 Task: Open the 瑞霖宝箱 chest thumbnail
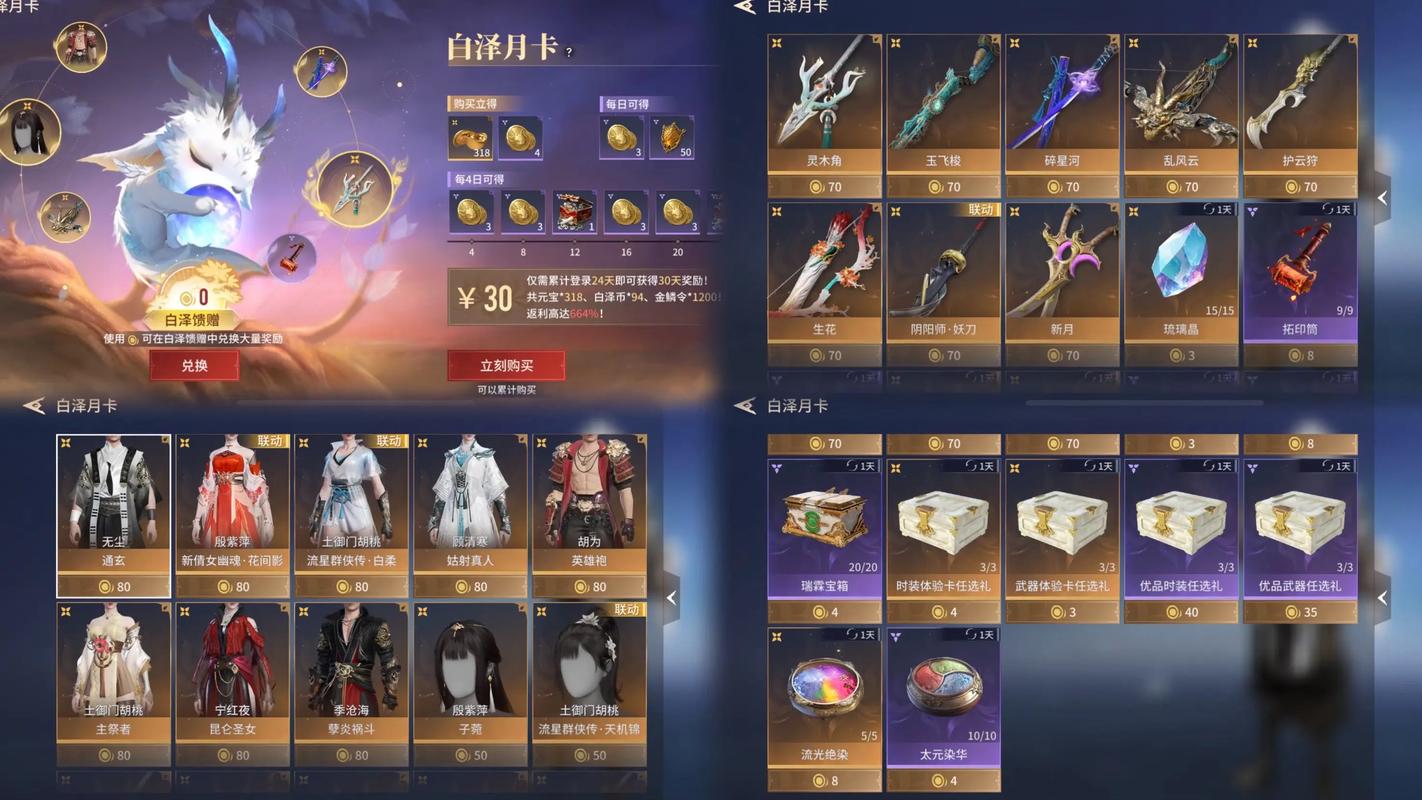tap(824, 520)
